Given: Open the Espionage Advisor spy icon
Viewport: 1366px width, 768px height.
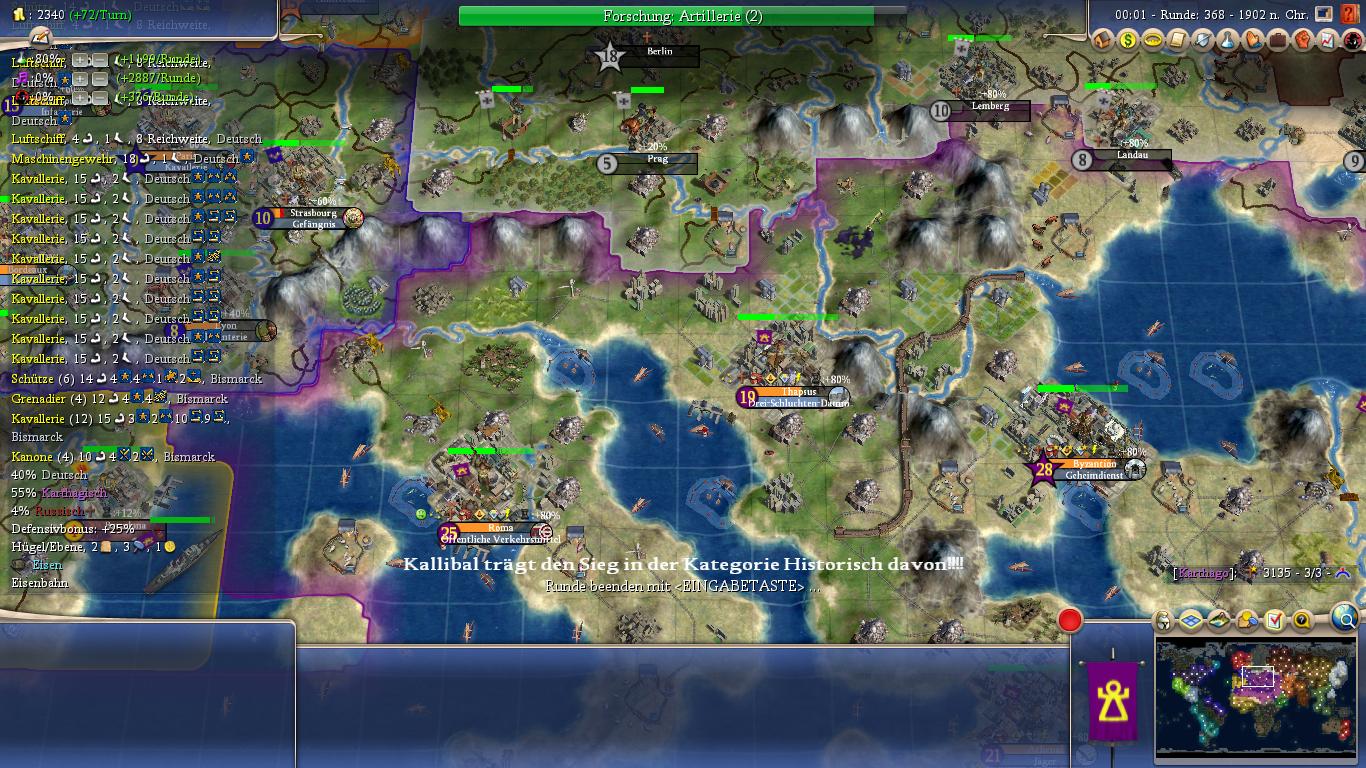Looking at the screenshot, I should 1351,41.
